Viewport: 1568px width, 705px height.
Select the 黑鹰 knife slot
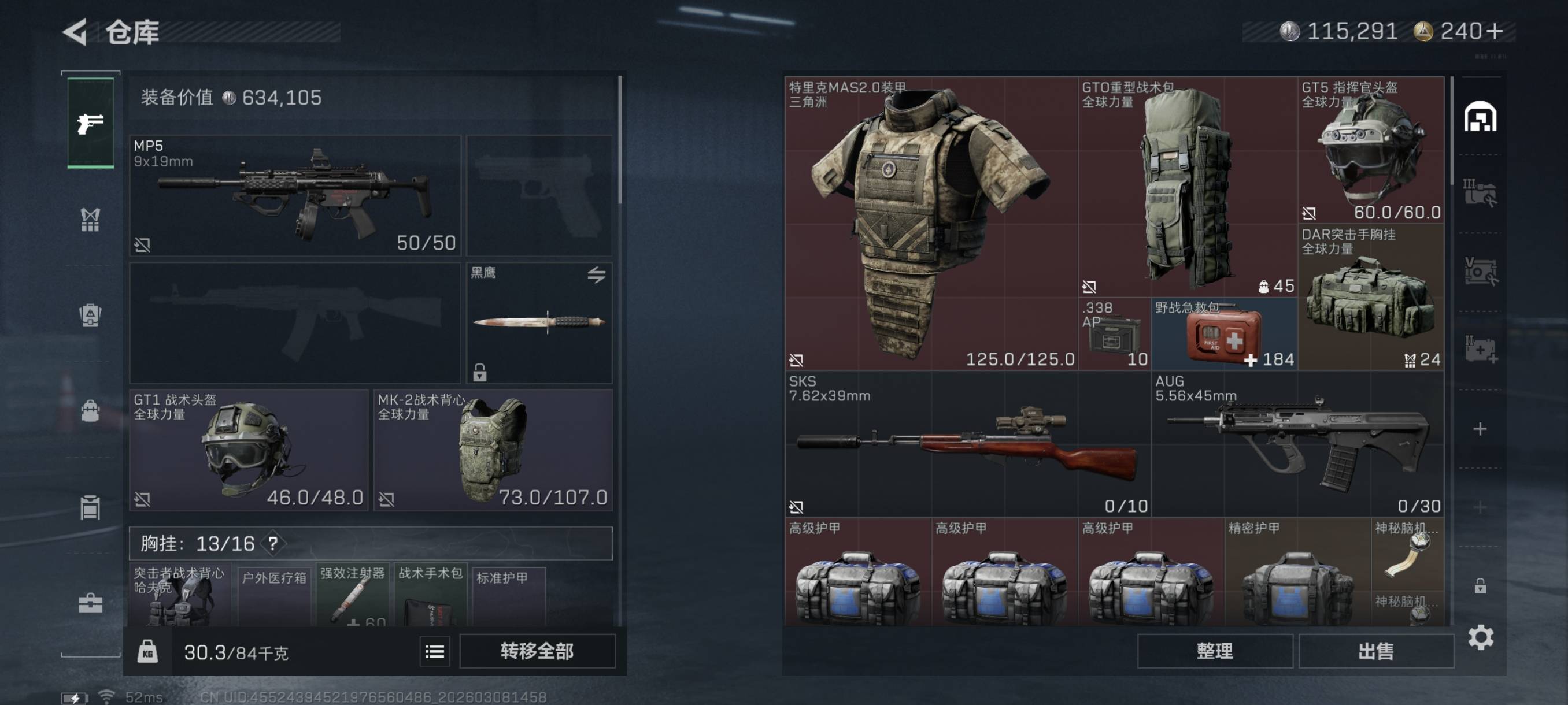[x=539, y=322]
